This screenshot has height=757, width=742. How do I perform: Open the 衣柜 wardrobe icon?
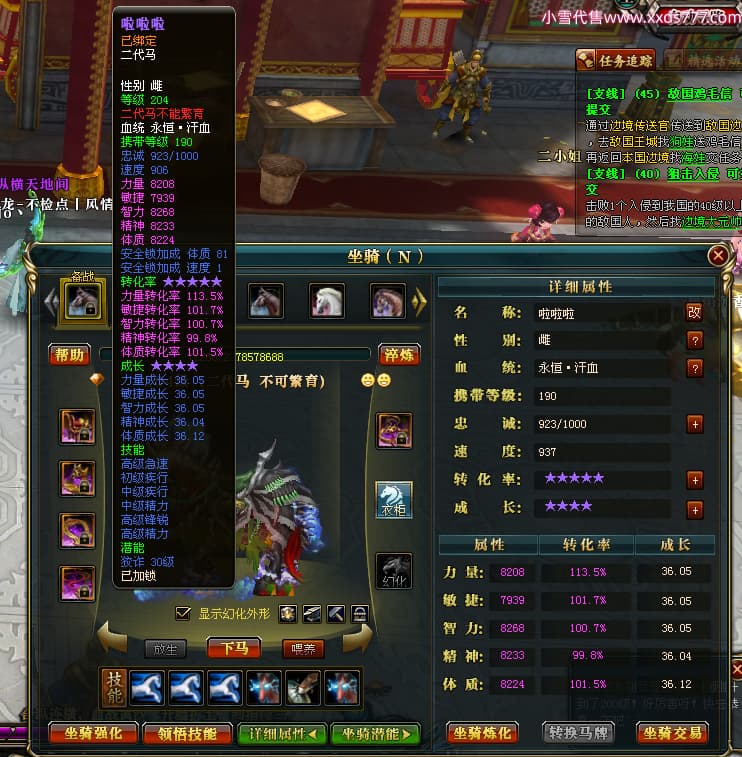click(x=393, y=499)
